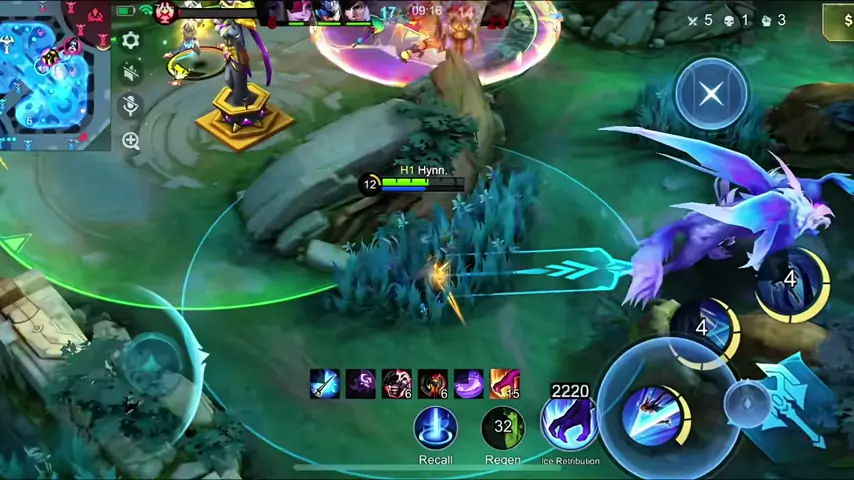Tap the Recall button
This screenshot has width=854, height=480.
[x=435, y=428]
